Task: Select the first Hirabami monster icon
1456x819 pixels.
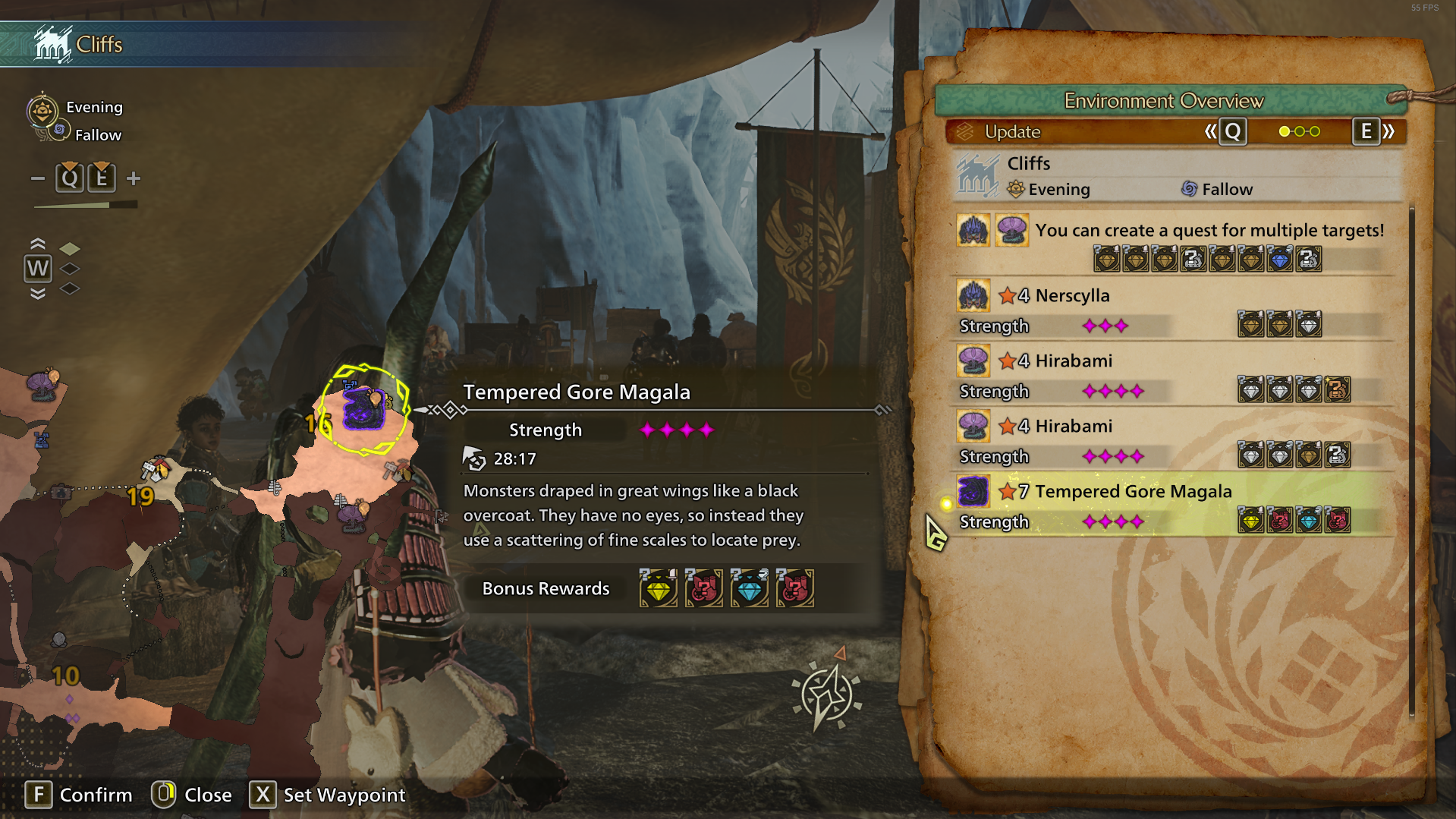Action: tap(973, 361)
